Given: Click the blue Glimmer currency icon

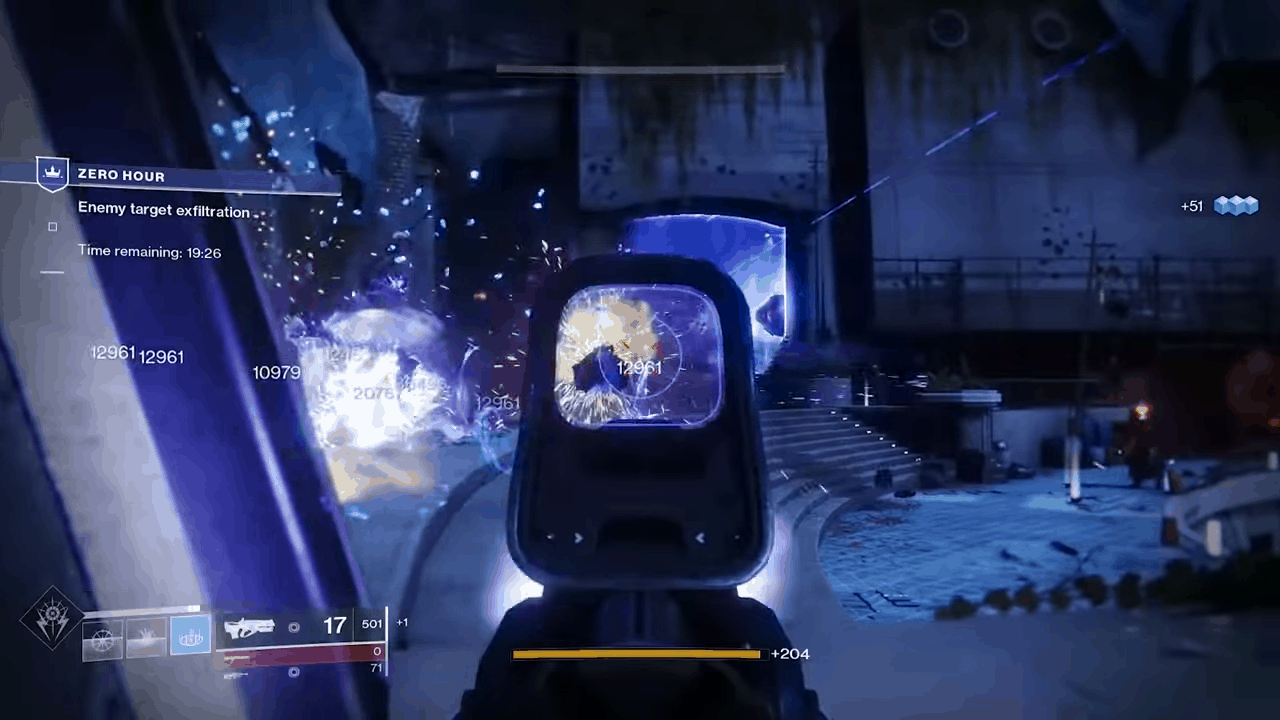Looking at the screenshot, I should [x=1237, y=205].
